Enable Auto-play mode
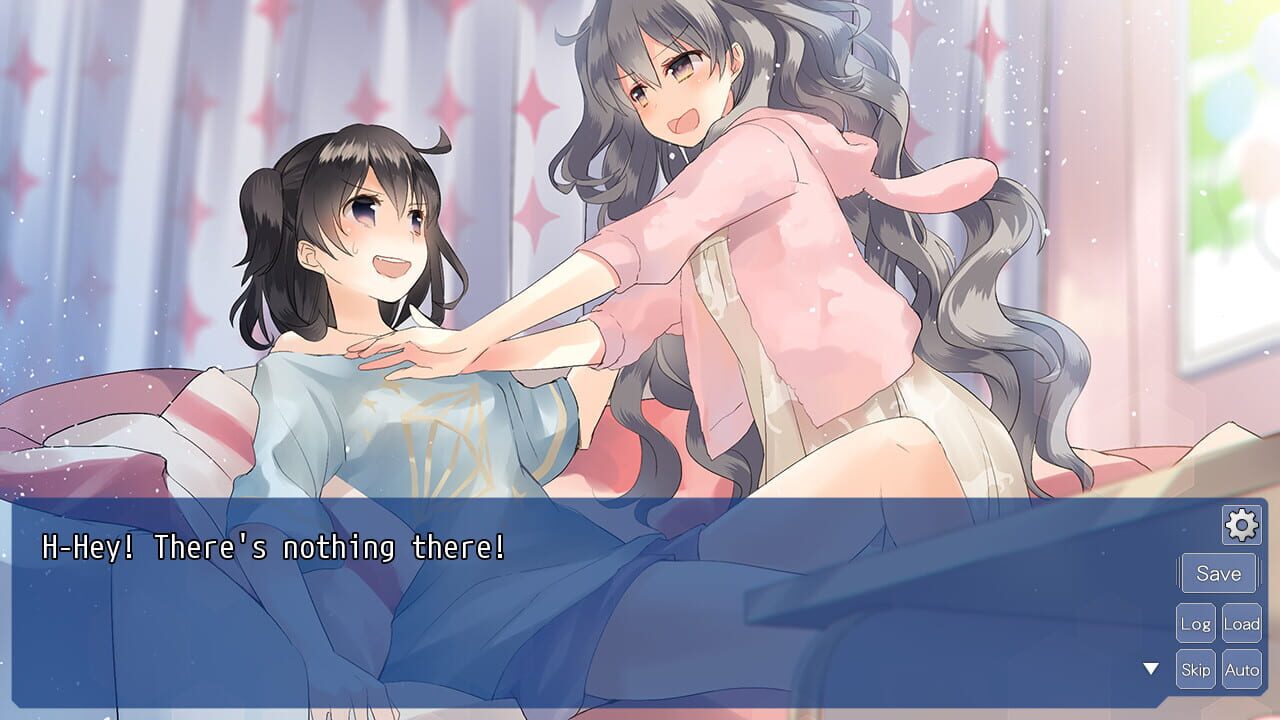Image resolution: width=1280 pixels, height=720 pixels. point(1243,669)
